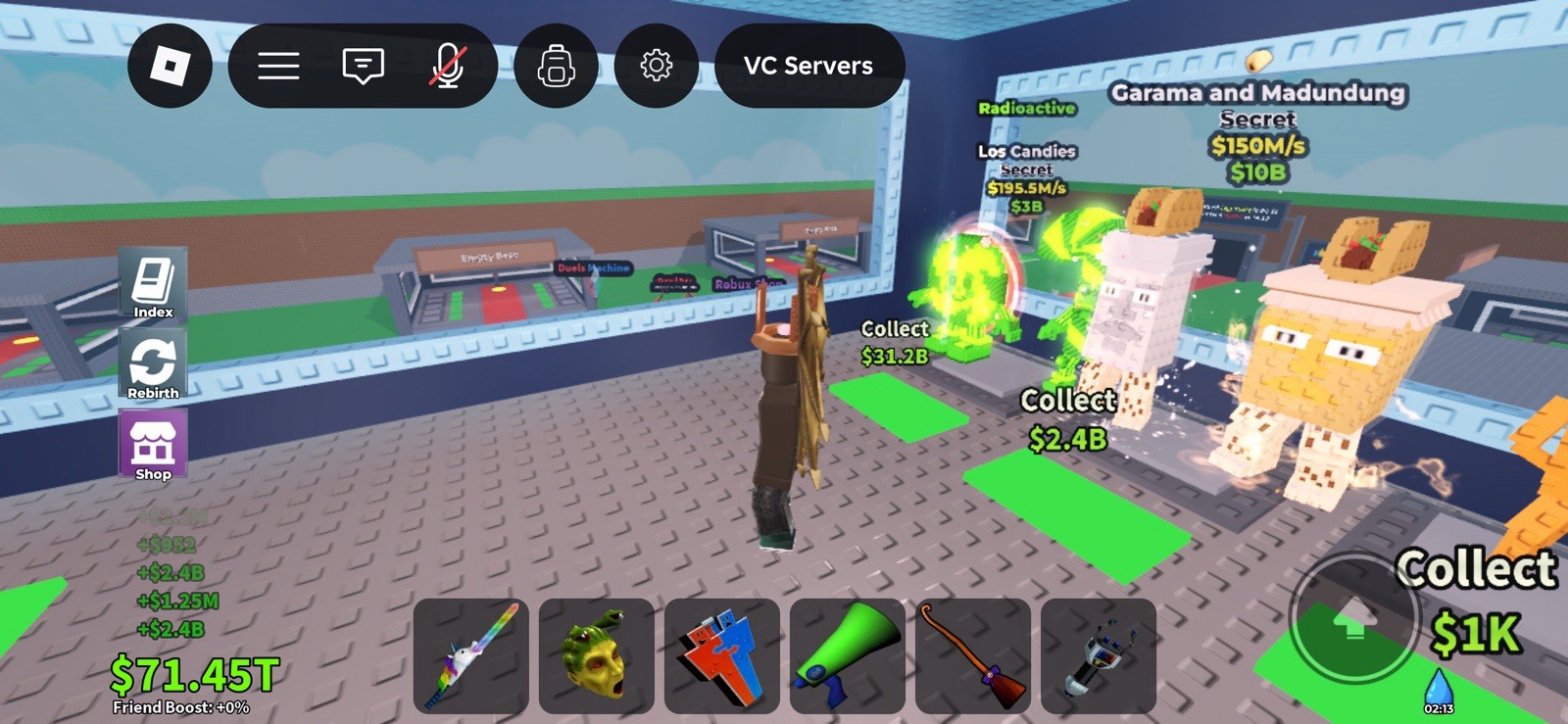The height and width of the screenshot is (724, 1568).
Task: Select the rainbow unicorn staff in hotbar
Action: pyautogui.click(x=469, y=656)
